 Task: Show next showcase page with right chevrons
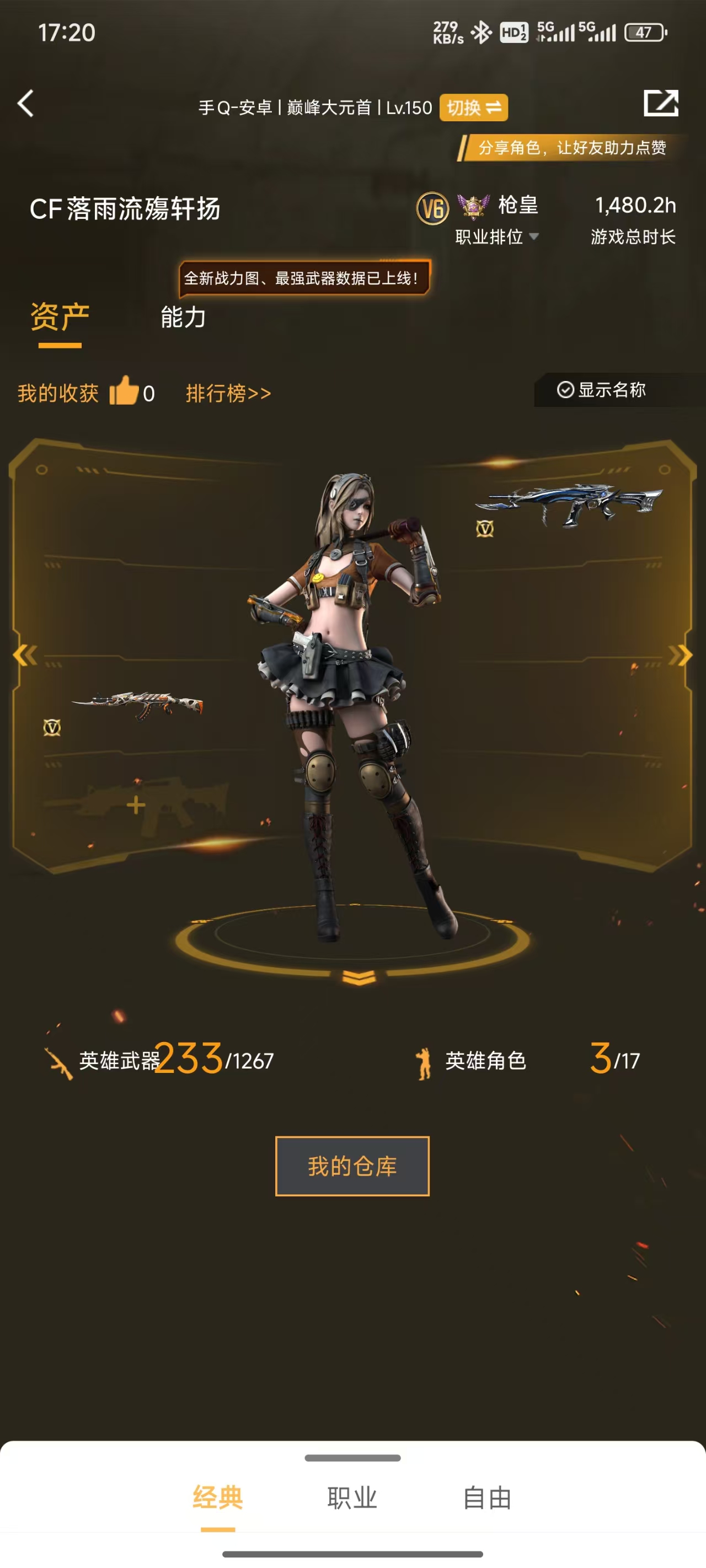click(x=680, y=655)
